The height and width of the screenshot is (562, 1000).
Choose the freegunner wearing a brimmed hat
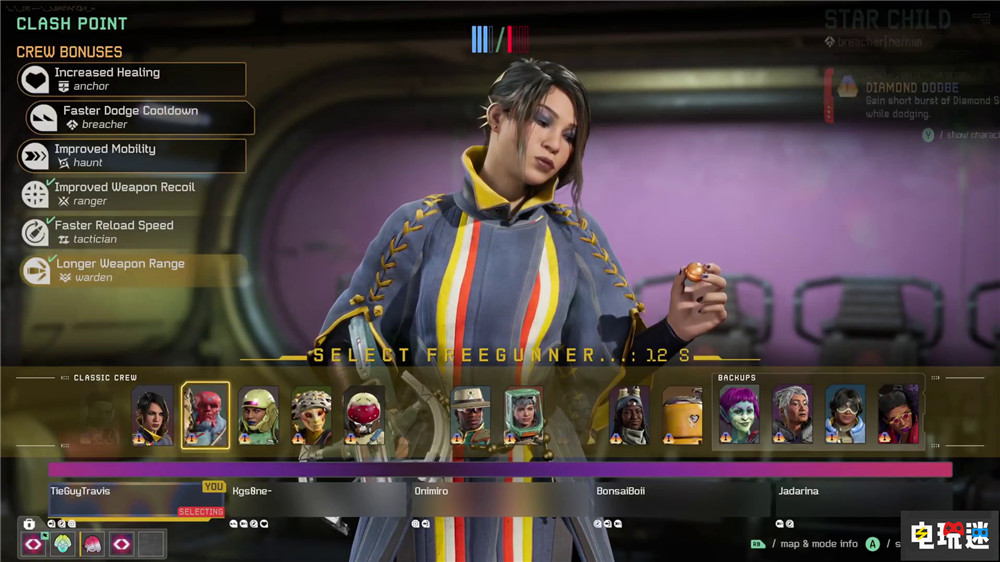pyautogui.click(x=470, y=414)
